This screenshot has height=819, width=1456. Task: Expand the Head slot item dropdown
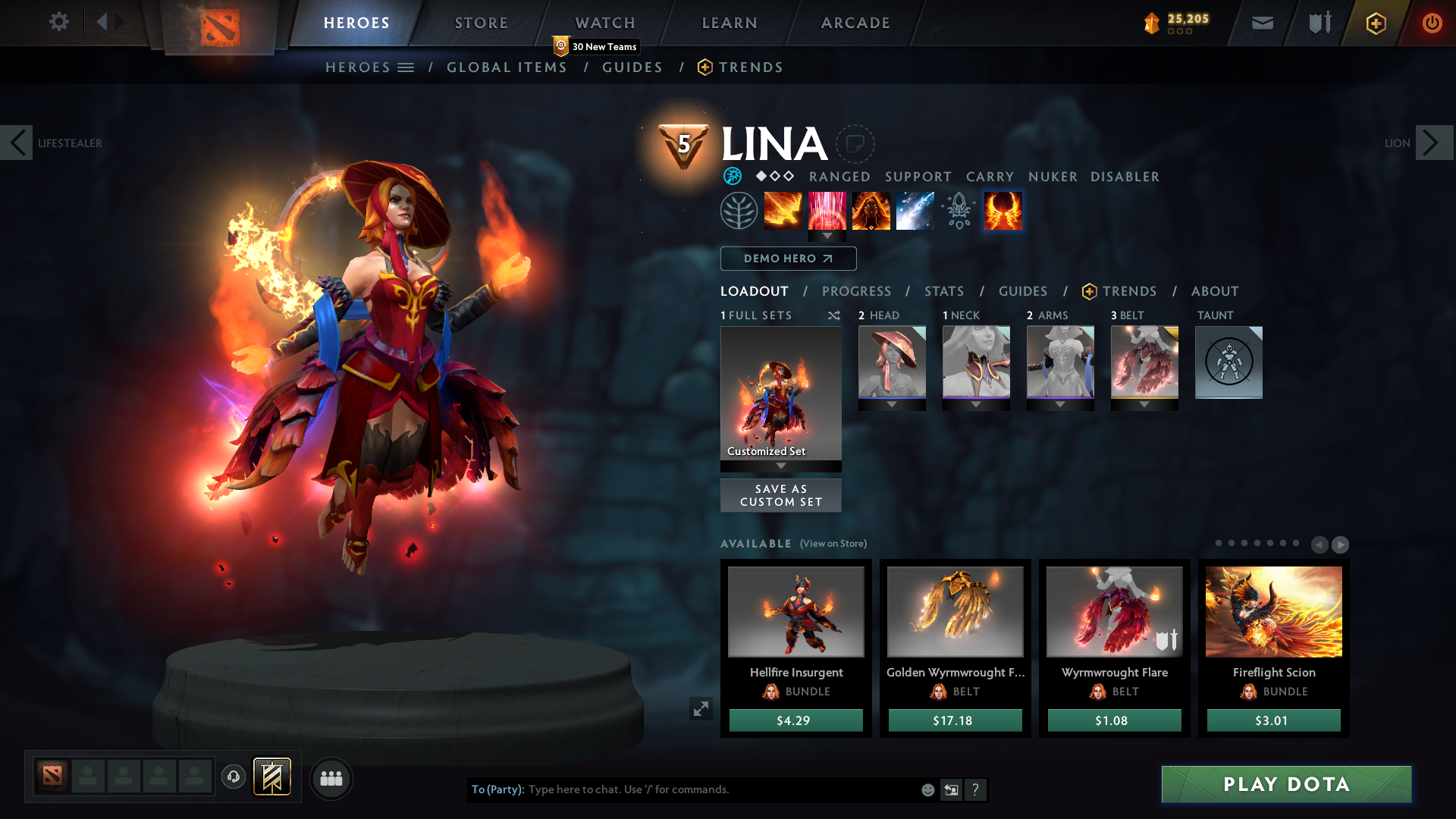892,404
